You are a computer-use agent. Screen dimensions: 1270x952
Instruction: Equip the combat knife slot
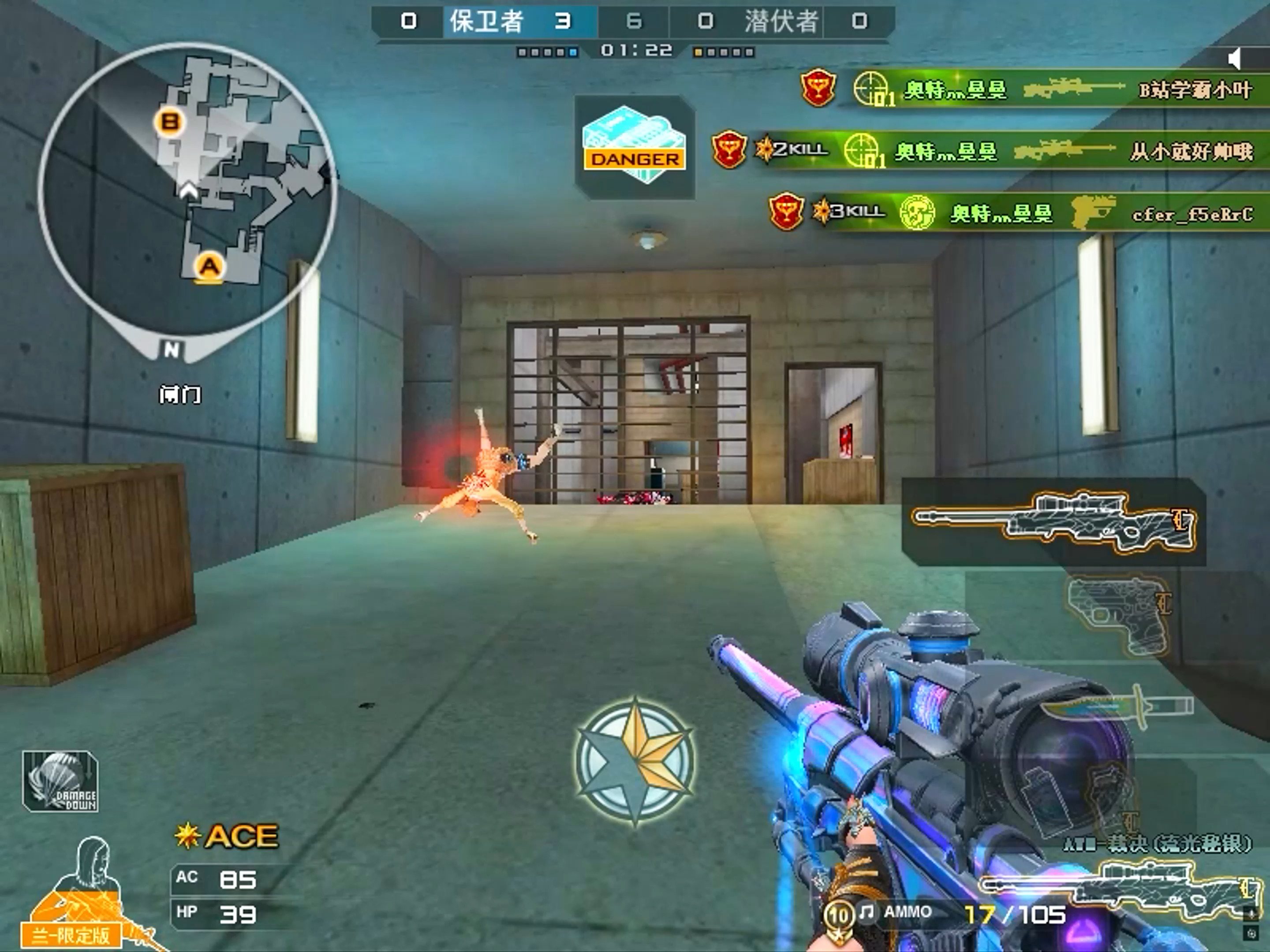(x=1117, y=706)
